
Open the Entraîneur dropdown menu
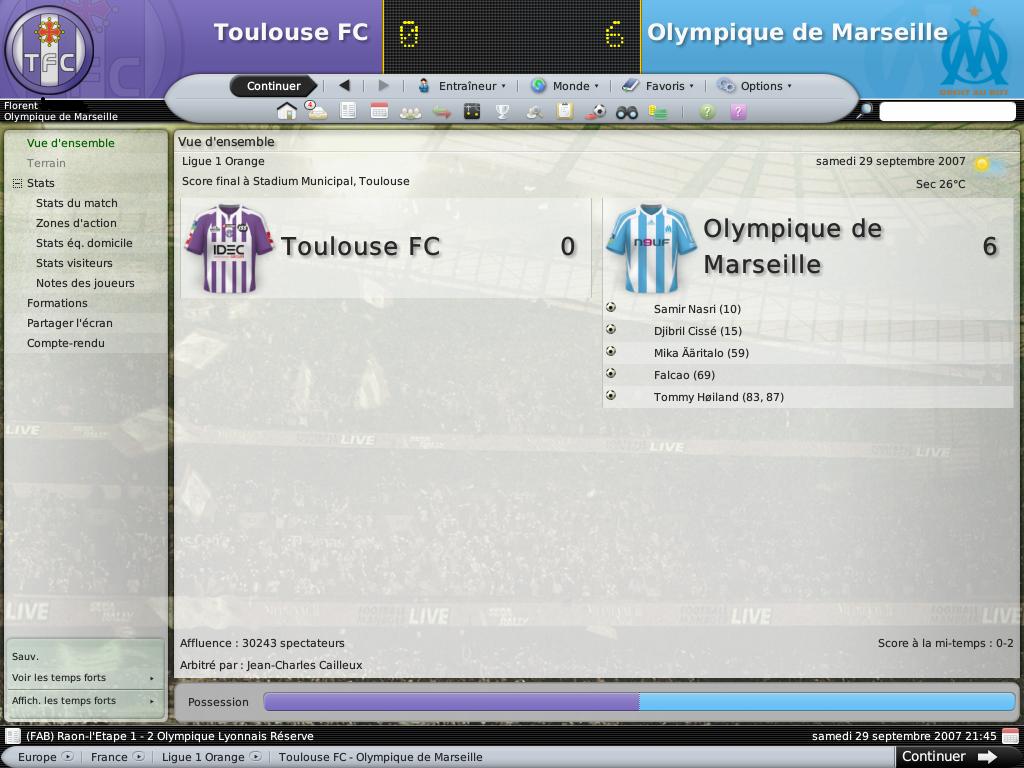(x=461, y=86)
